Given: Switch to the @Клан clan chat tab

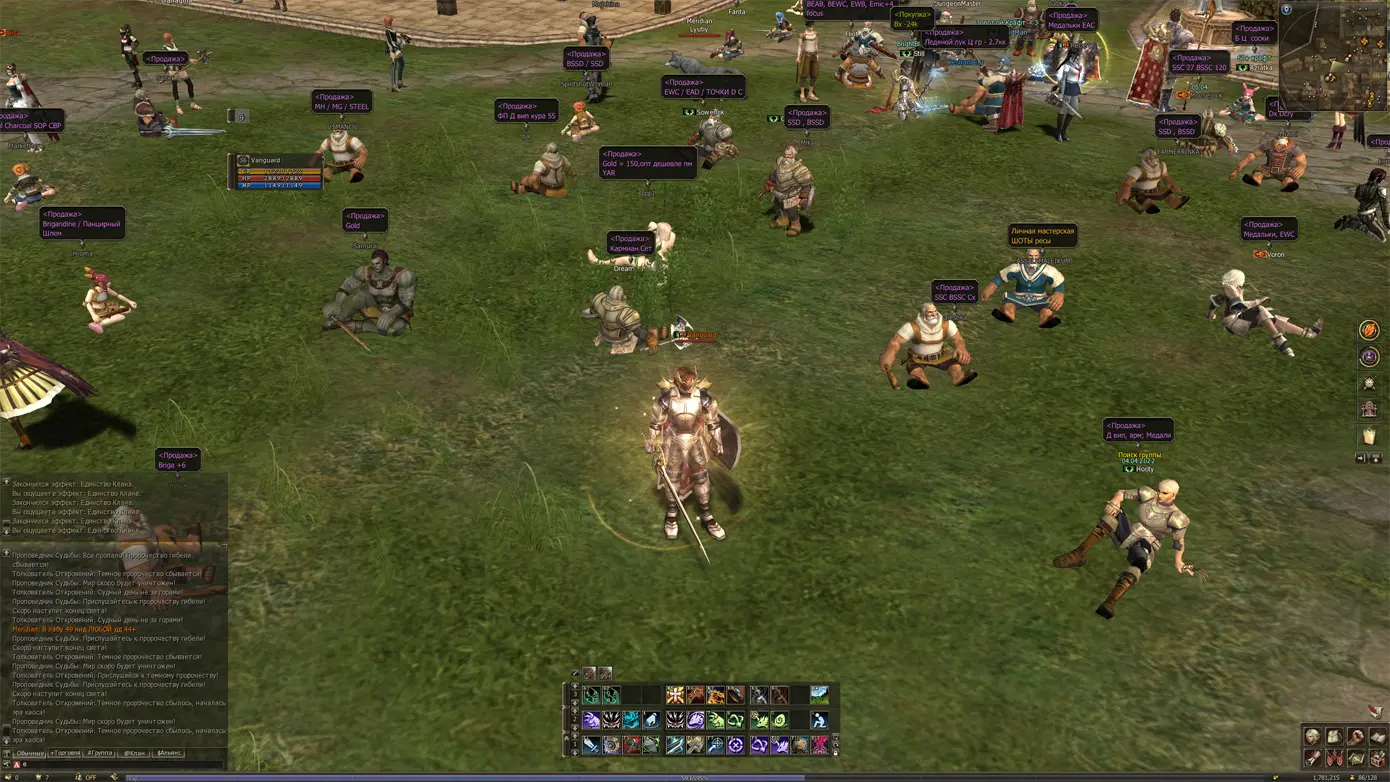Looking at the screenshot, I should (x=134, y=753).
